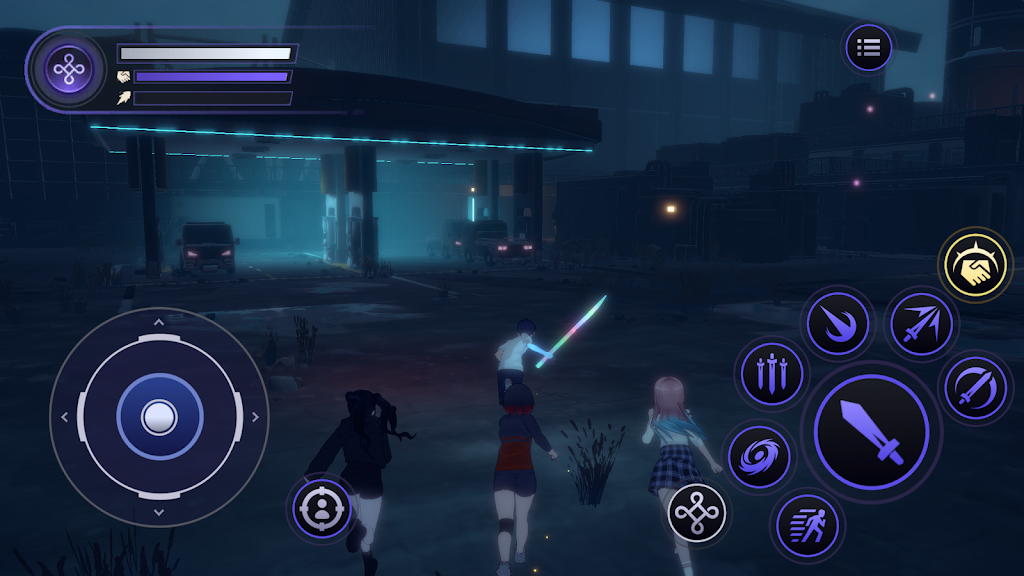Trigger the three swords skill

[771, 375]
